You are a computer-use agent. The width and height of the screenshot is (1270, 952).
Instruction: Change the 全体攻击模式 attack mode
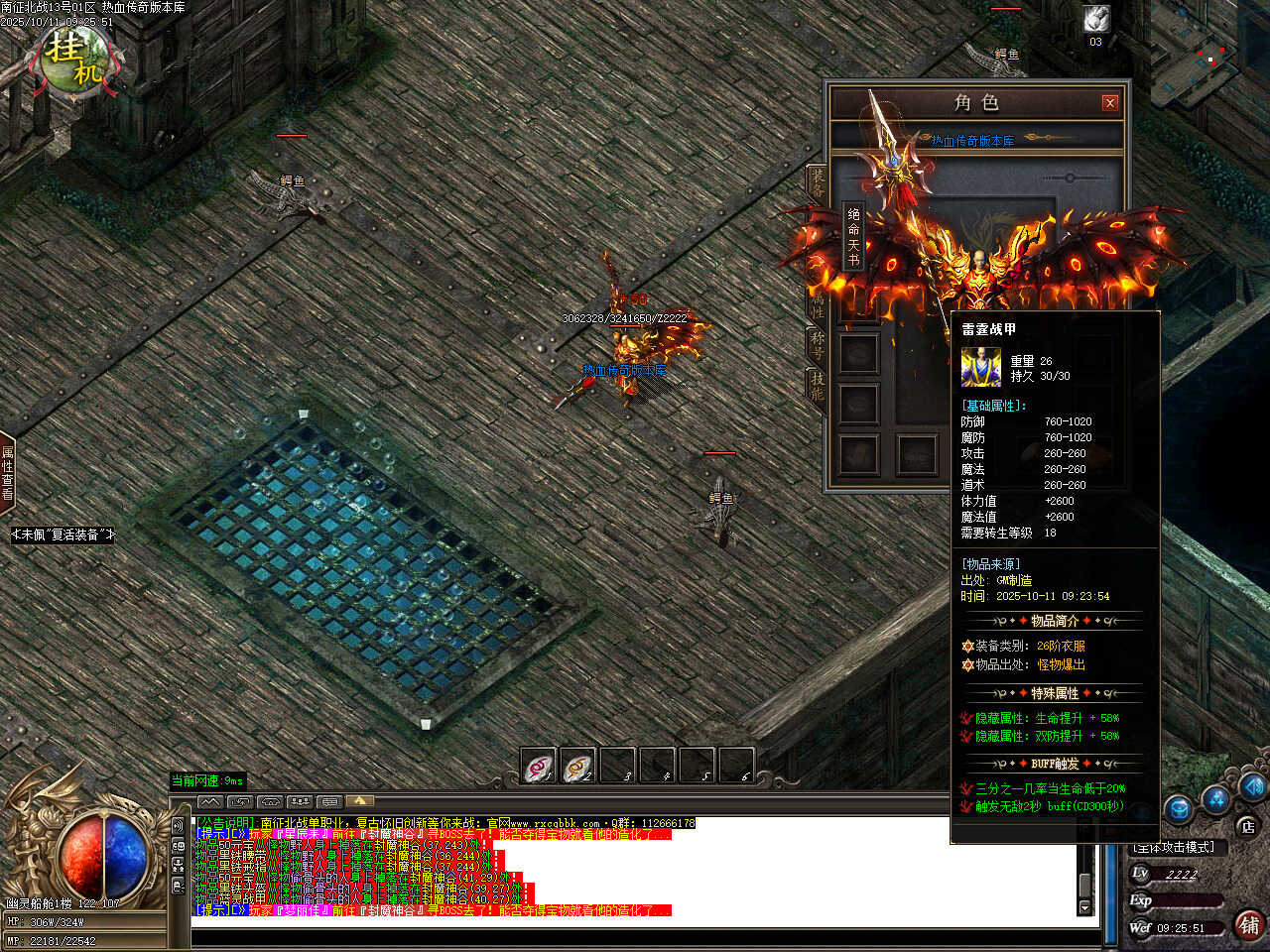1175,847
